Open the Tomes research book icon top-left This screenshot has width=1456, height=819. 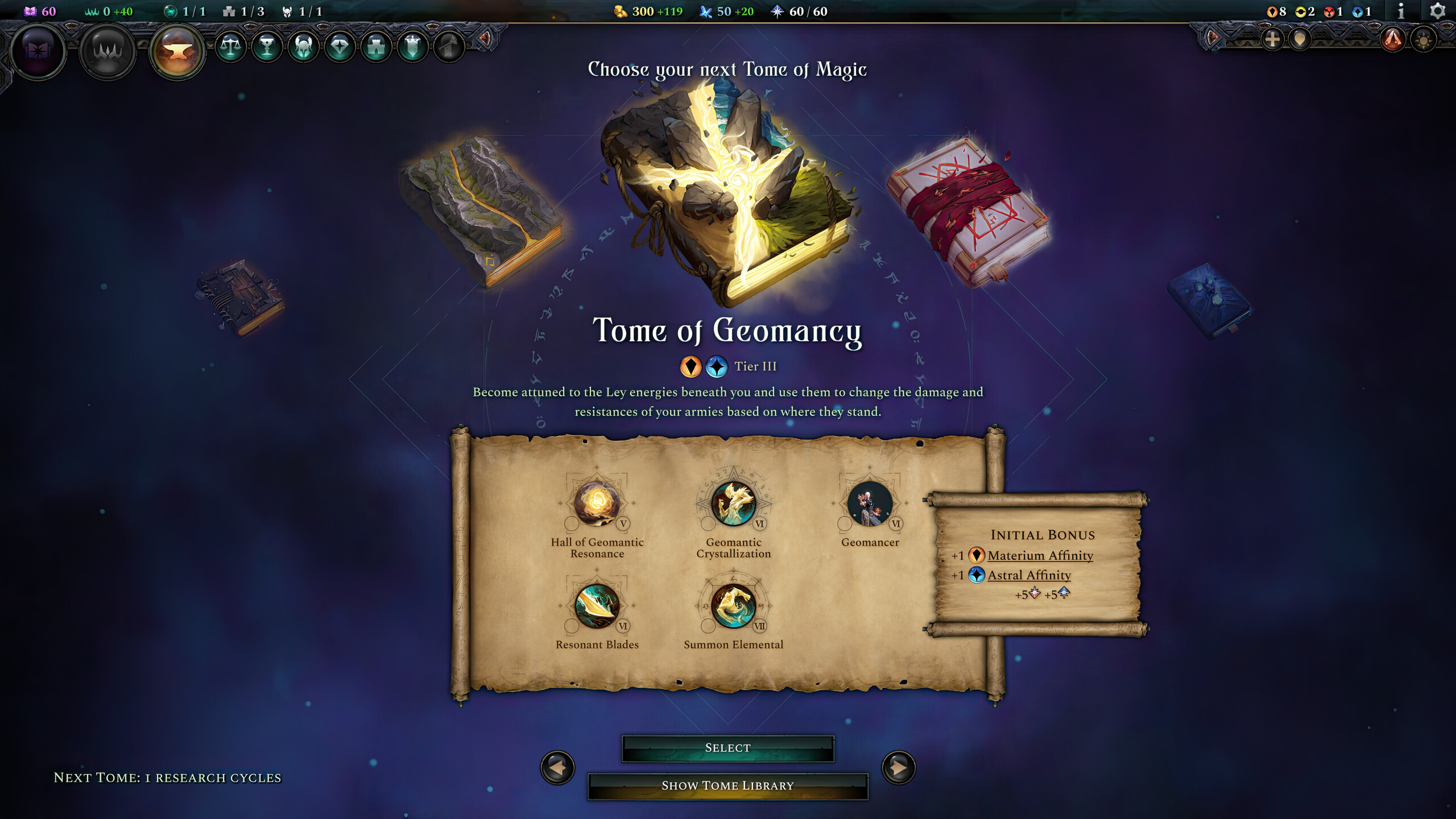(x=38, y=51)
